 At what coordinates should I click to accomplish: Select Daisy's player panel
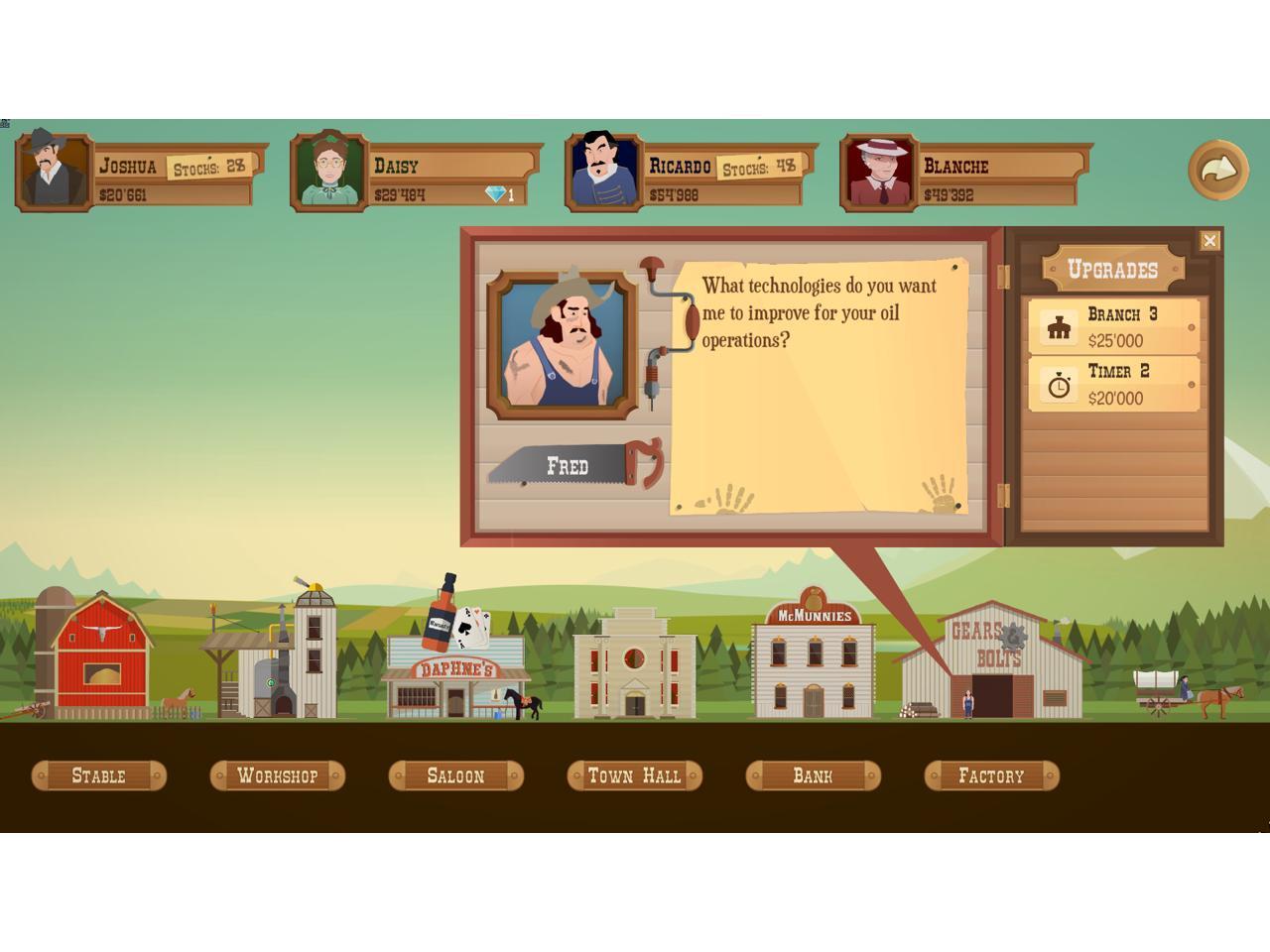tap(417, 171)
